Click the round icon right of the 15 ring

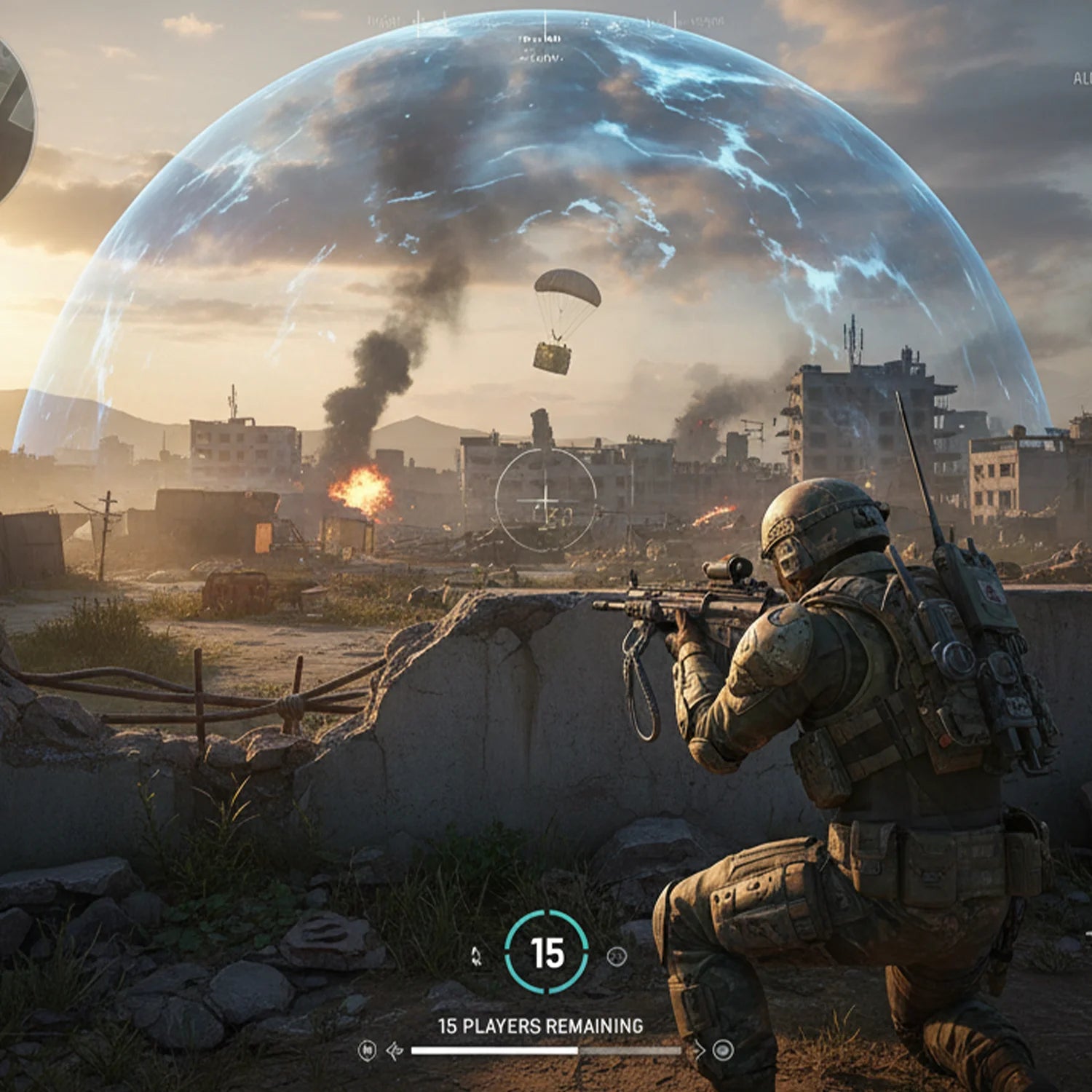[x=617, y=957]
